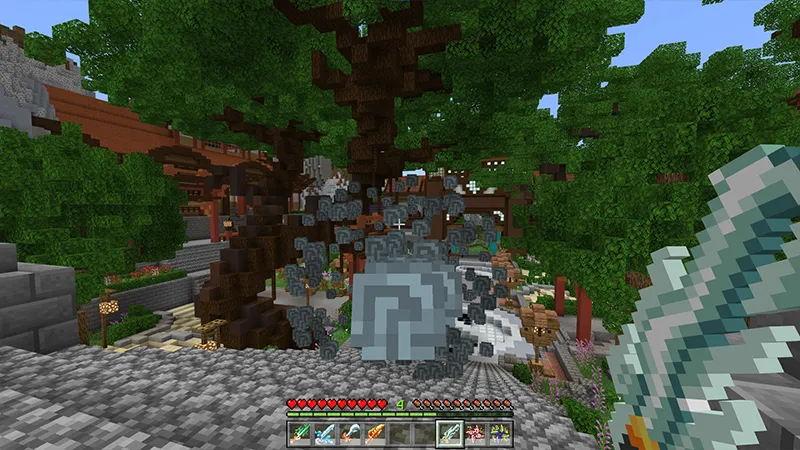Click the highlighted pale teal sword slot
The image size is (800, 450).
pyautogui.click(x=450, y=433)
